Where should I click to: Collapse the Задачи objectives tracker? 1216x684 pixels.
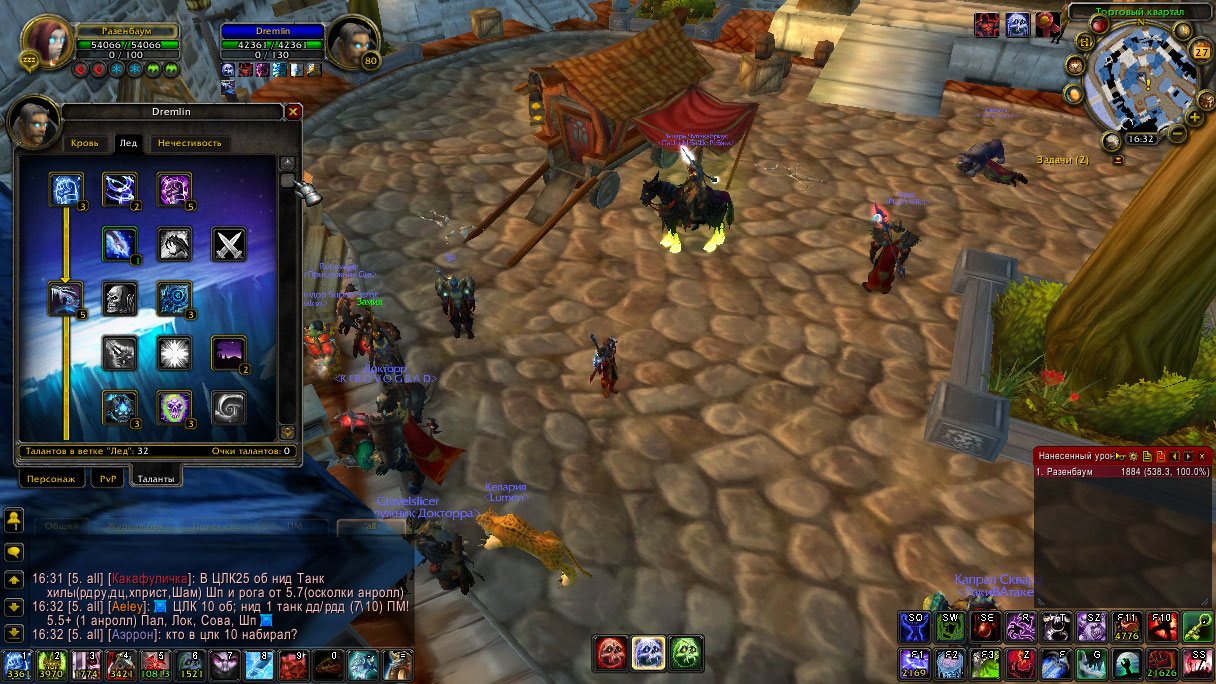[1118, 160]
